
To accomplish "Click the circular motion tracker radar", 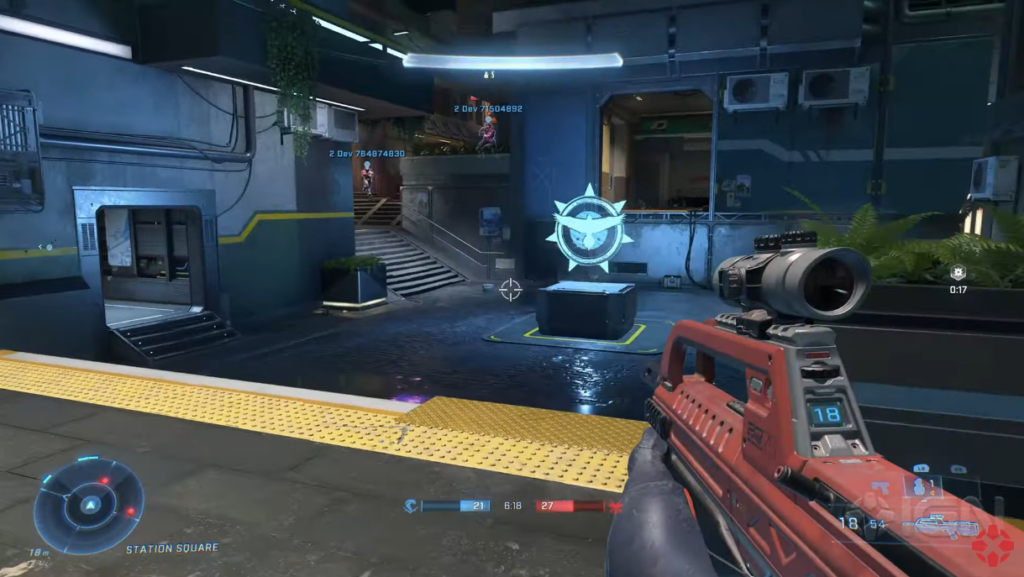I will pyautogui.click(x=89, y=505).
